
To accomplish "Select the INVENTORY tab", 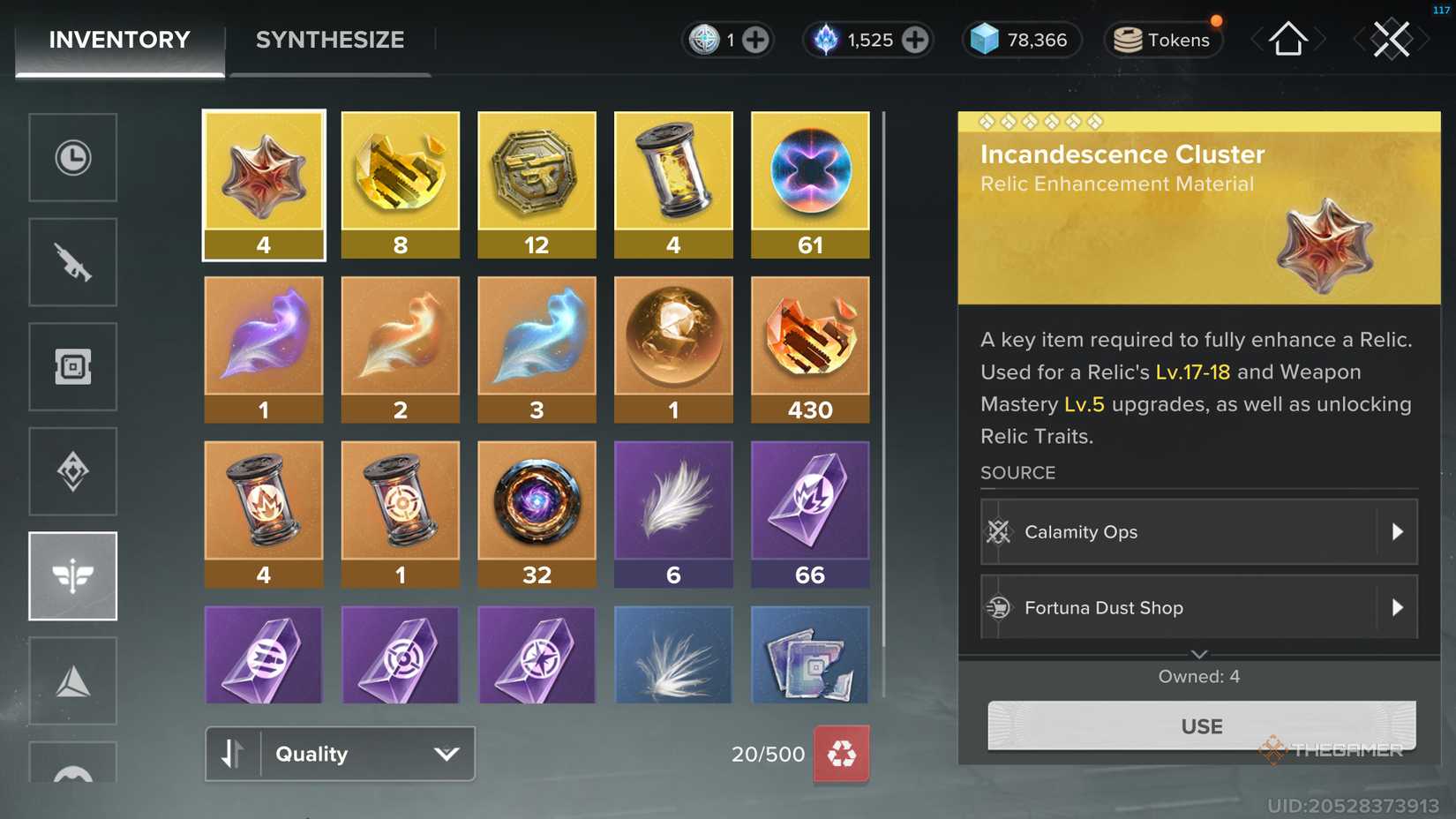I will [x=119, y=40].
